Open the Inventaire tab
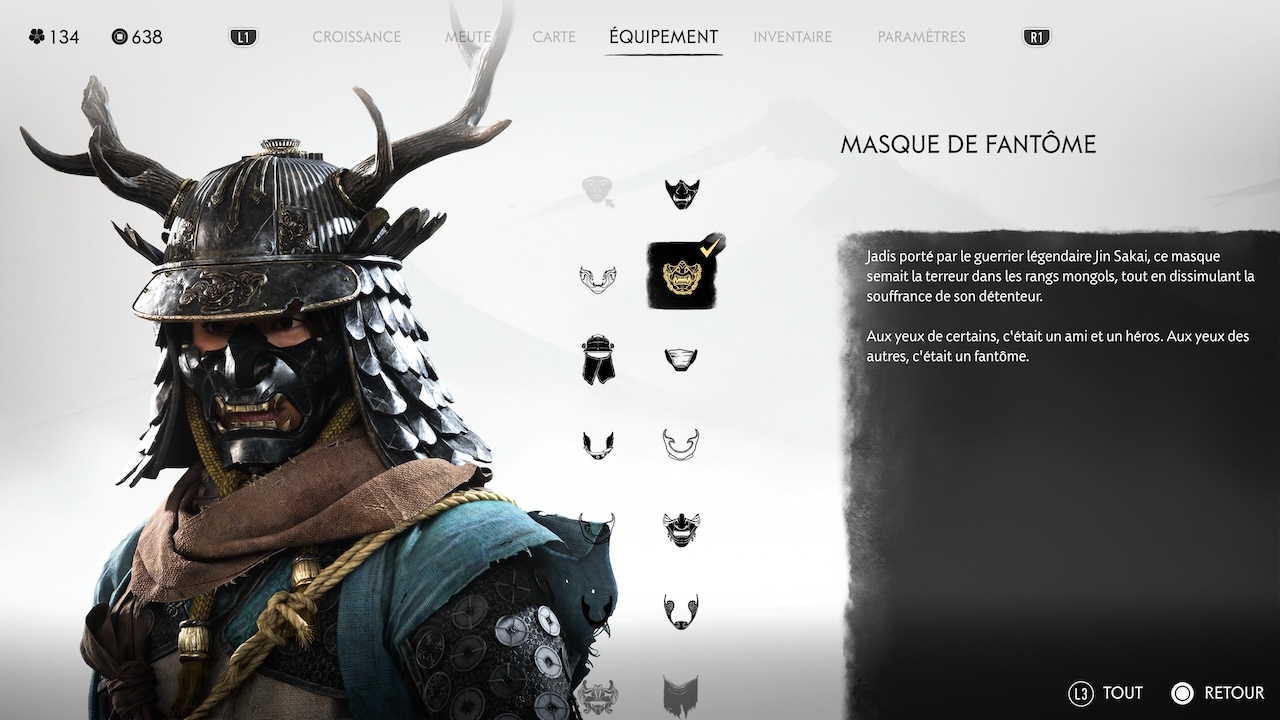Screen dimensions: 1280x720 (792, 37)
